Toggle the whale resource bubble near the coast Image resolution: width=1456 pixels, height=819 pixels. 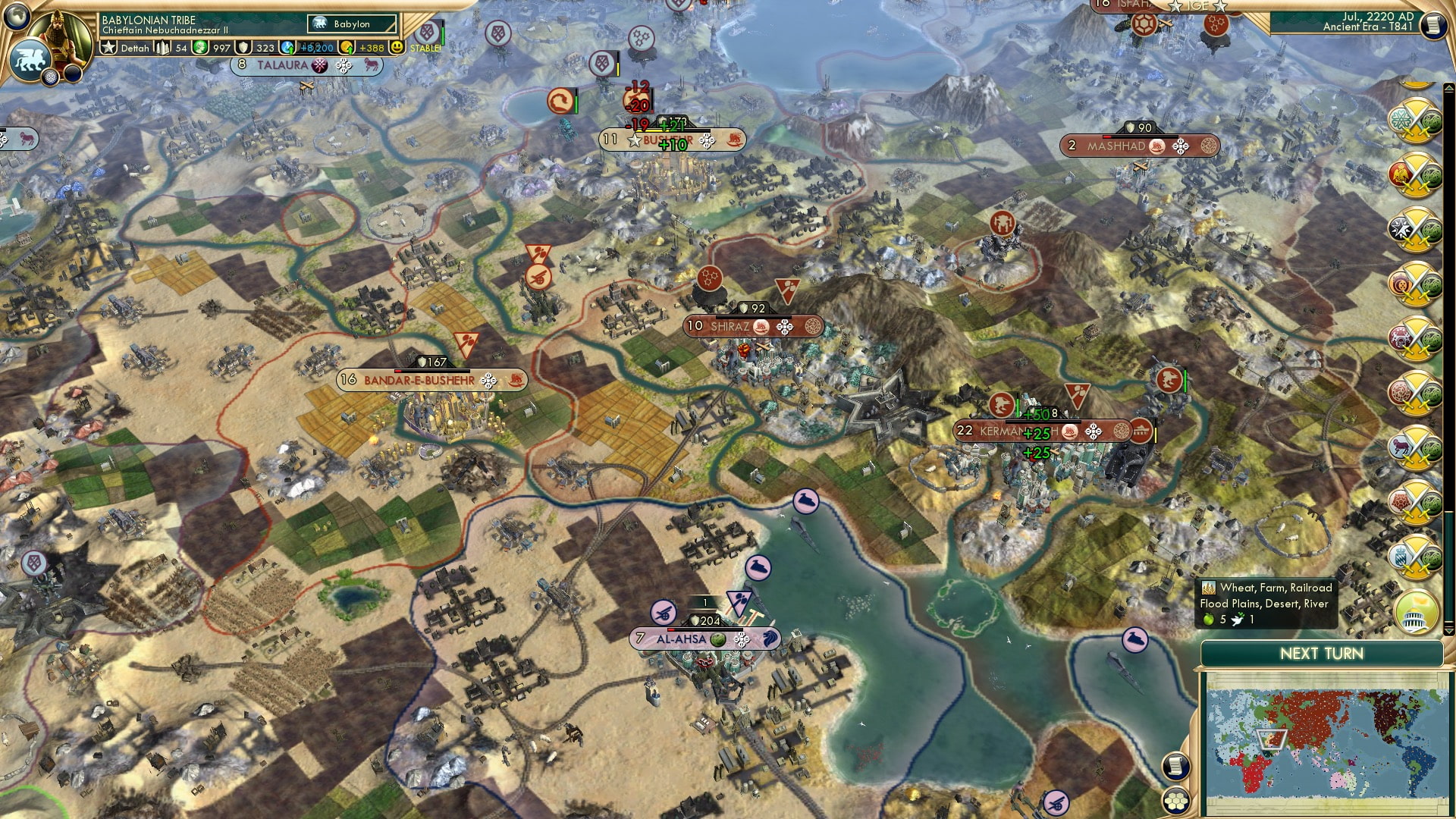click(x=806, y=500)
